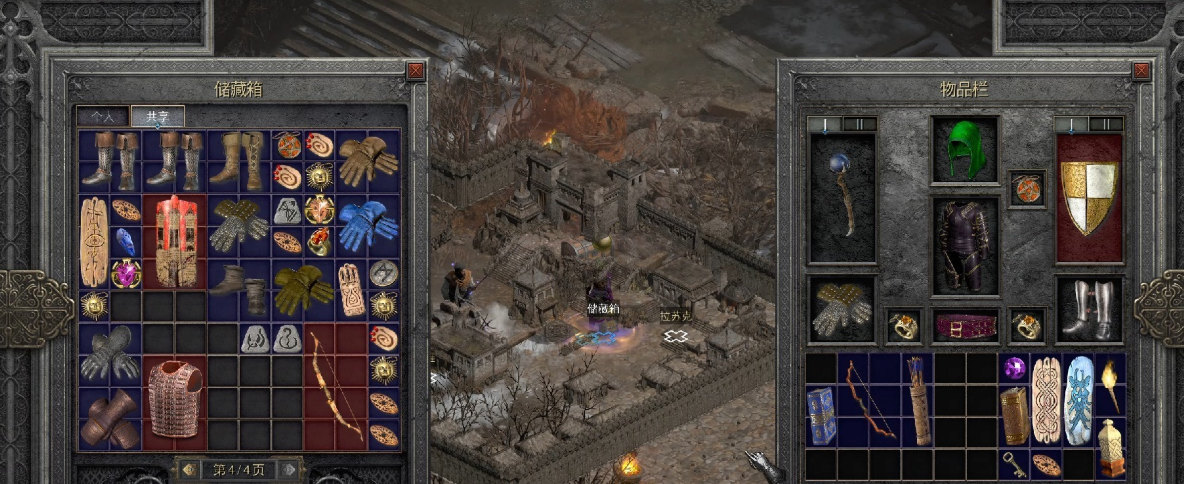1184x484 pixels.
Task: Select the equipped green hood helmet
Action: coord(965,150)
